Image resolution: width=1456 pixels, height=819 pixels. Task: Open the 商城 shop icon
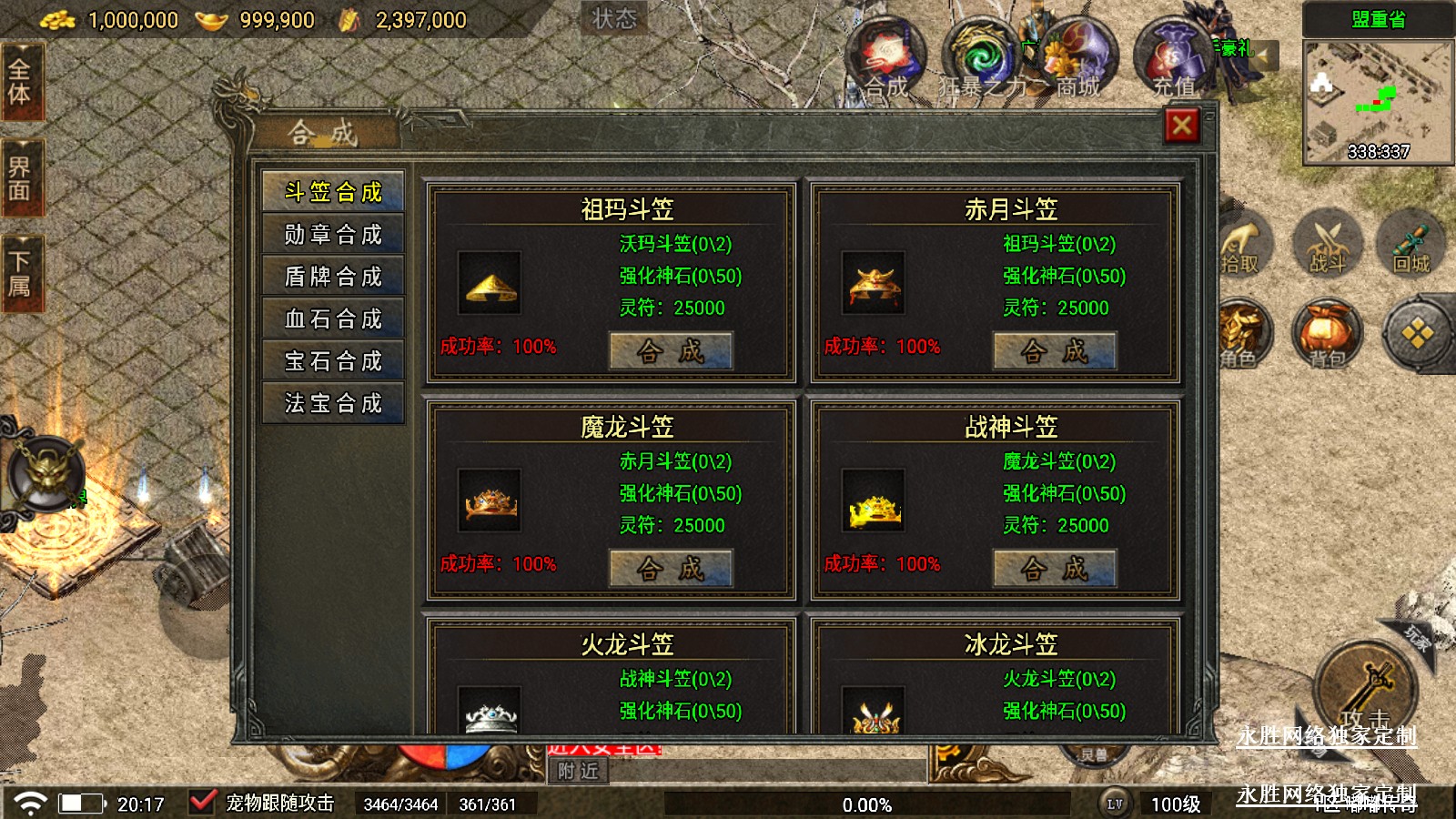[1078, 59]
